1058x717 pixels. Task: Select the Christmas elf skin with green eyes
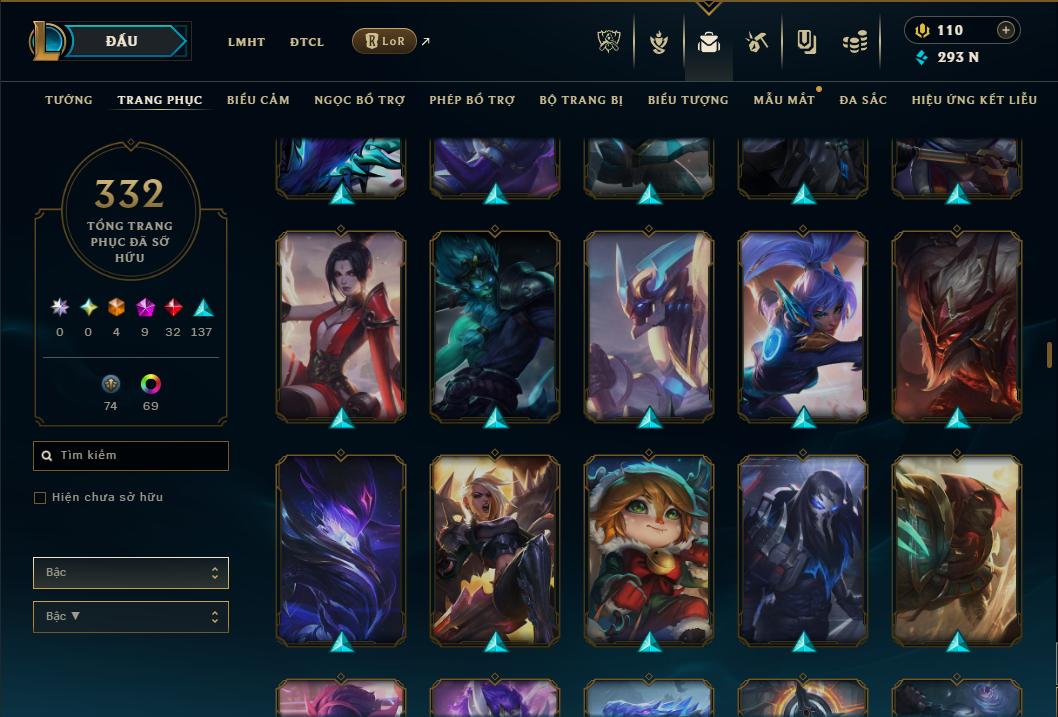[x=649, y=550]
